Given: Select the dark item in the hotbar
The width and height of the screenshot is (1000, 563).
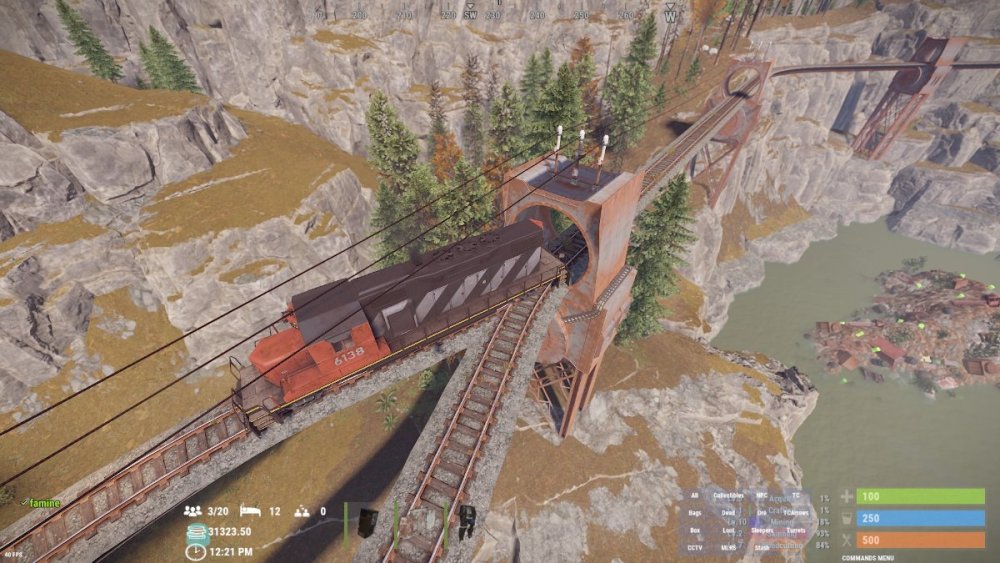Looking at the screenshot, I should tap(368, 518).
